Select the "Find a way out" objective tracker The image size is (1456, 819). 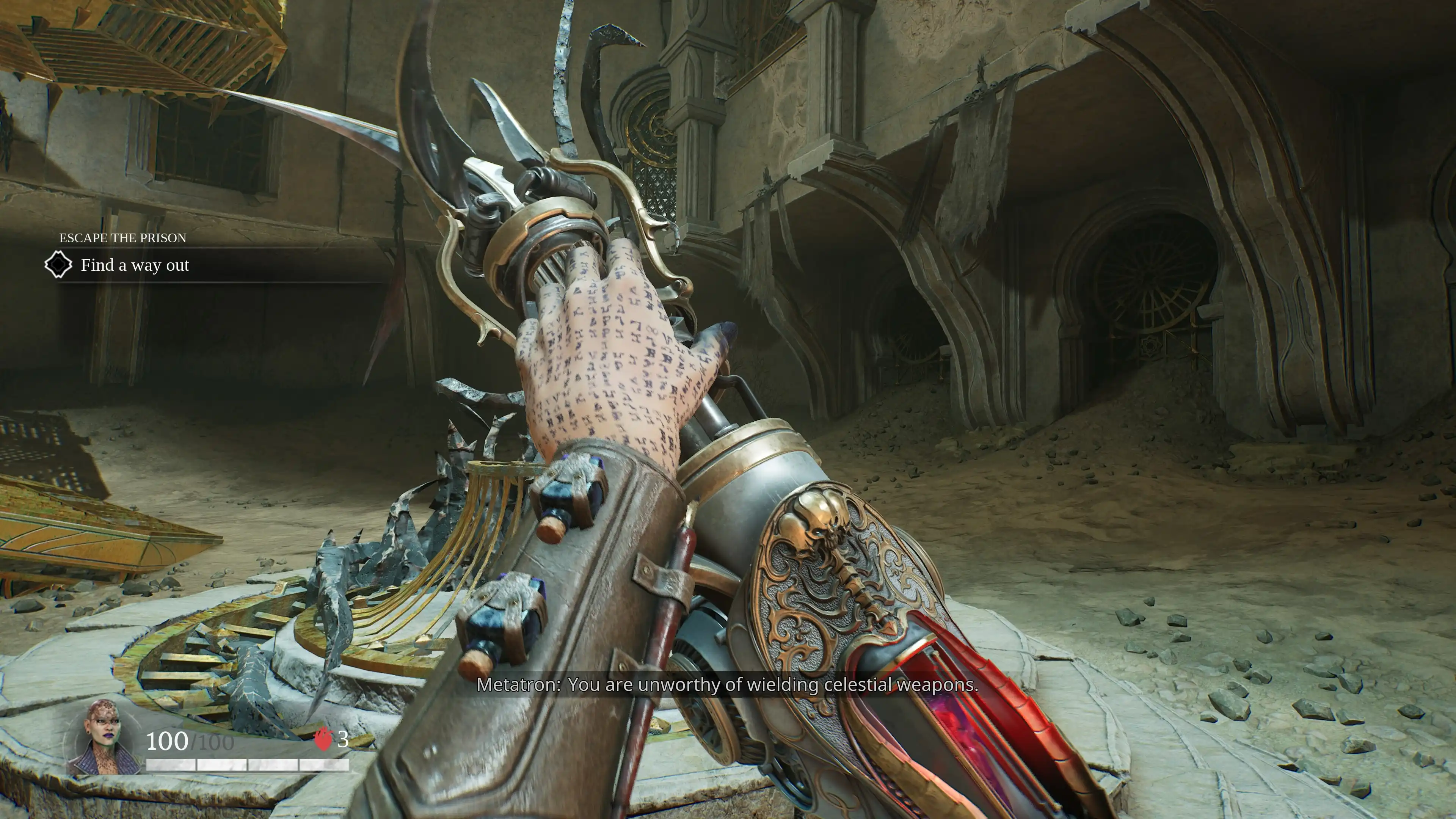(135, 265)
